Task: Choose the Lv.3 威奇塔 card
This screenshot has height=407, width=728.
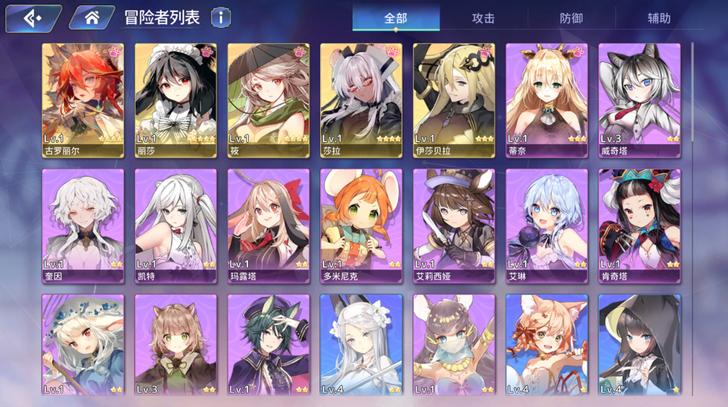Action: (639, 100)
